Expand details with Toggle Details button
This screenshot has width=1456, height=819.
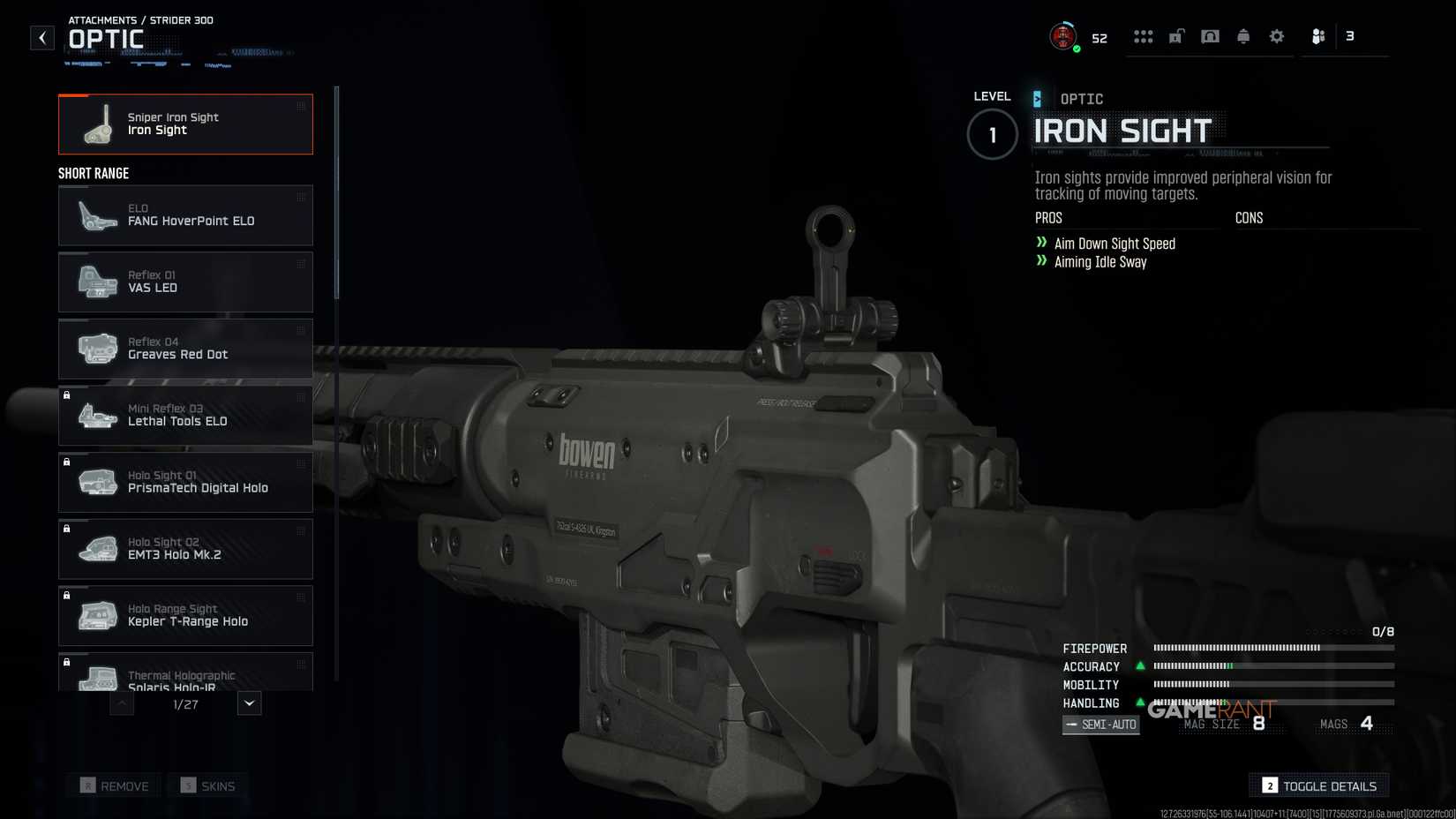(1318, 785)
